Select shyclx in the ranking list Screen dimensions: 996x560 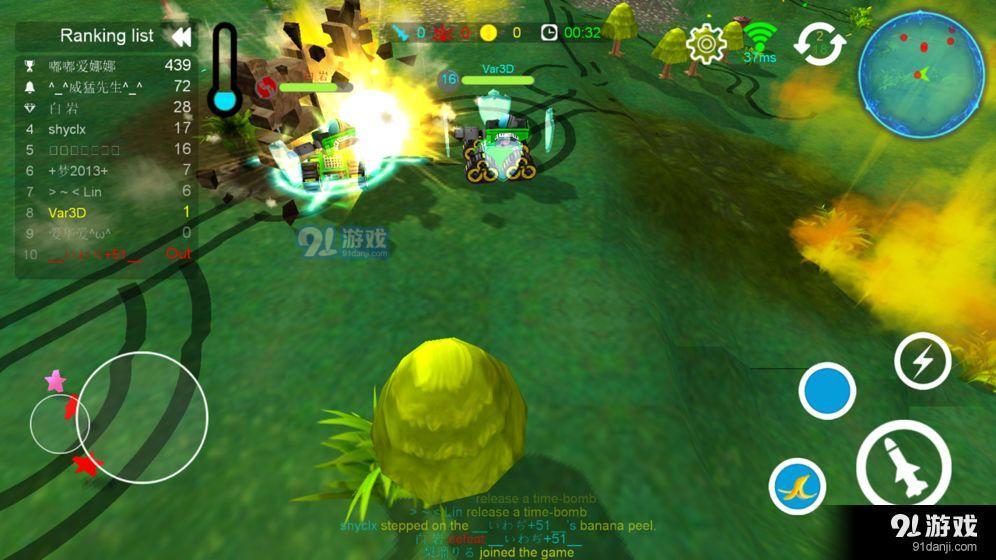pyautogui.click(x=105, y=128)
